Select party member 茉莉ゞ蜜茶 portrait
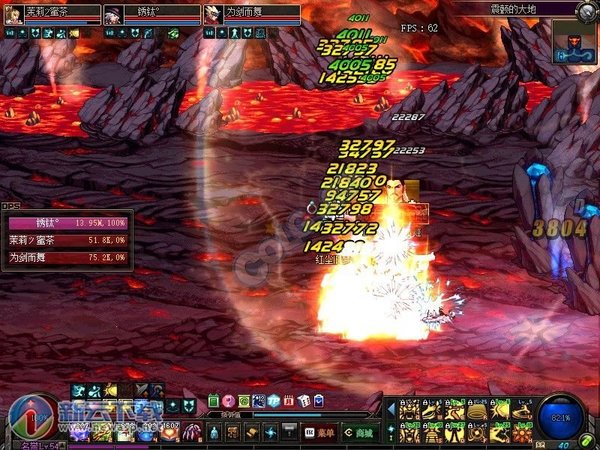Screen dimensions: 600x450 [x=13, y=14]
